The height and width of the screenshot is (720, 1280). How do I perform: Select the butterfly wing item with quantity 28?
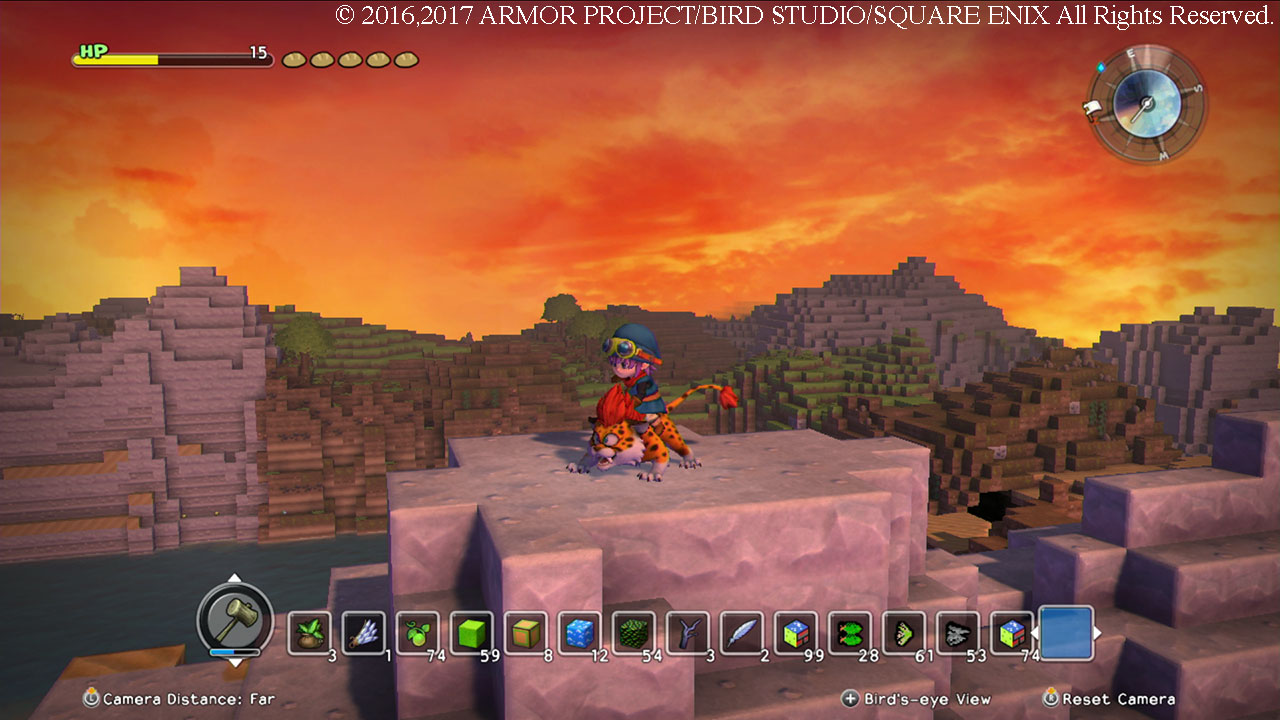(851, 633)
